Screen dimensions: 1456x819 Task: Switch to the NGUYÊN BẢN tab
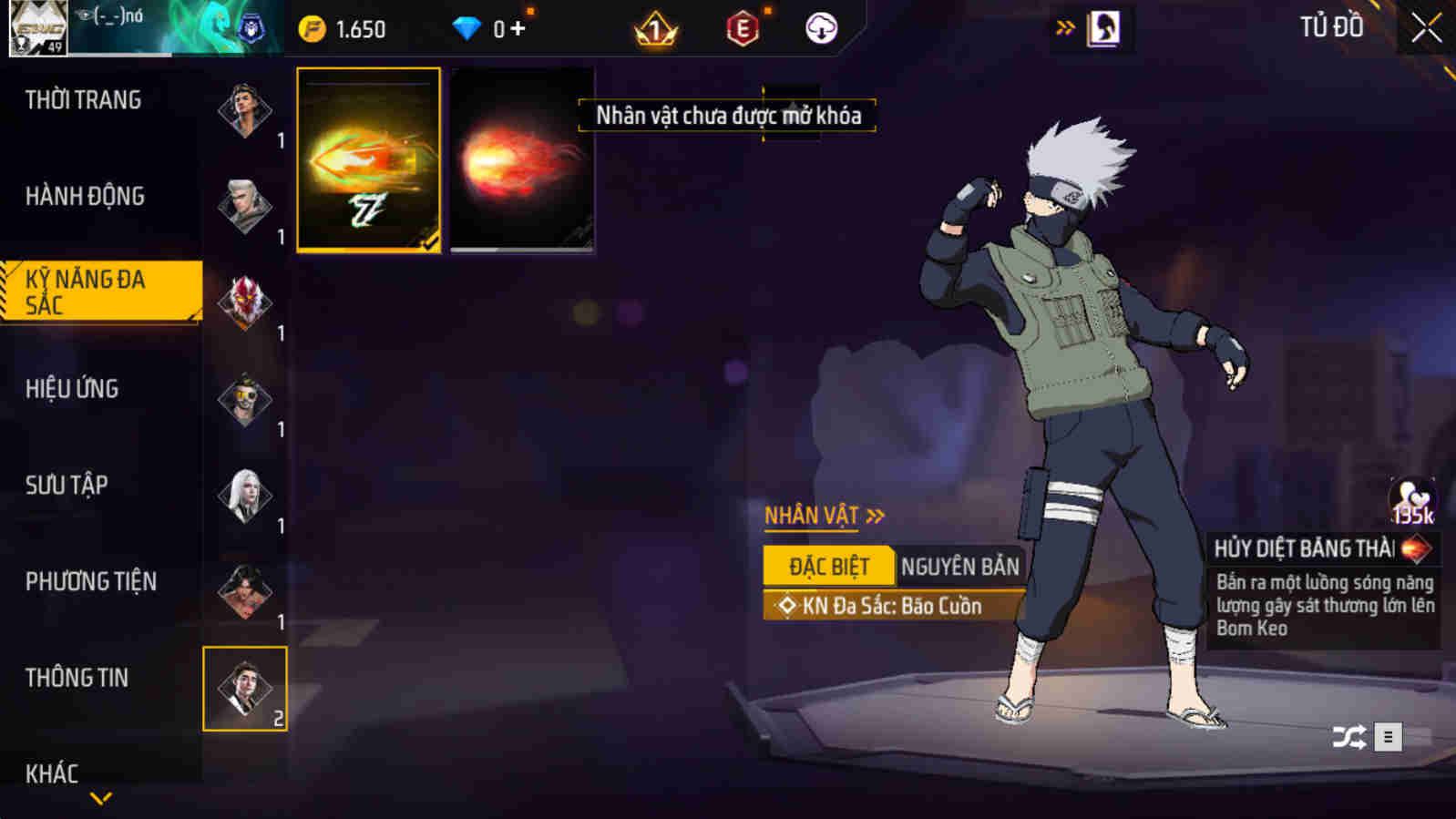[958, 566]
